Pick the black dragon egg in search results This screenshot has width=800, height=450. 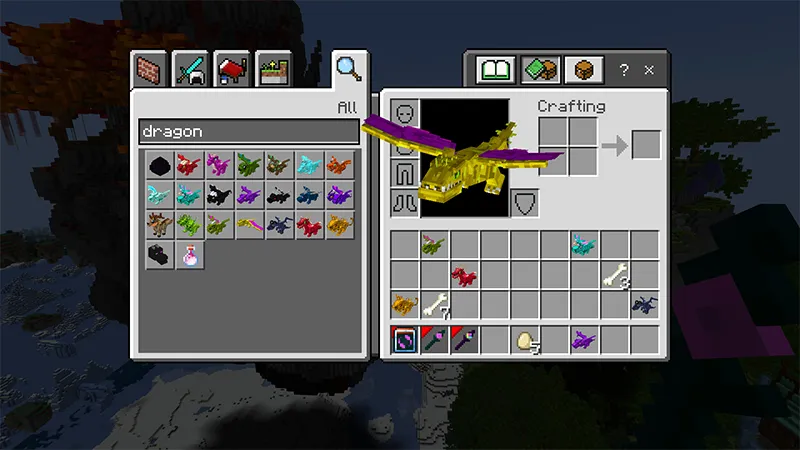click(x=158, y=165)
